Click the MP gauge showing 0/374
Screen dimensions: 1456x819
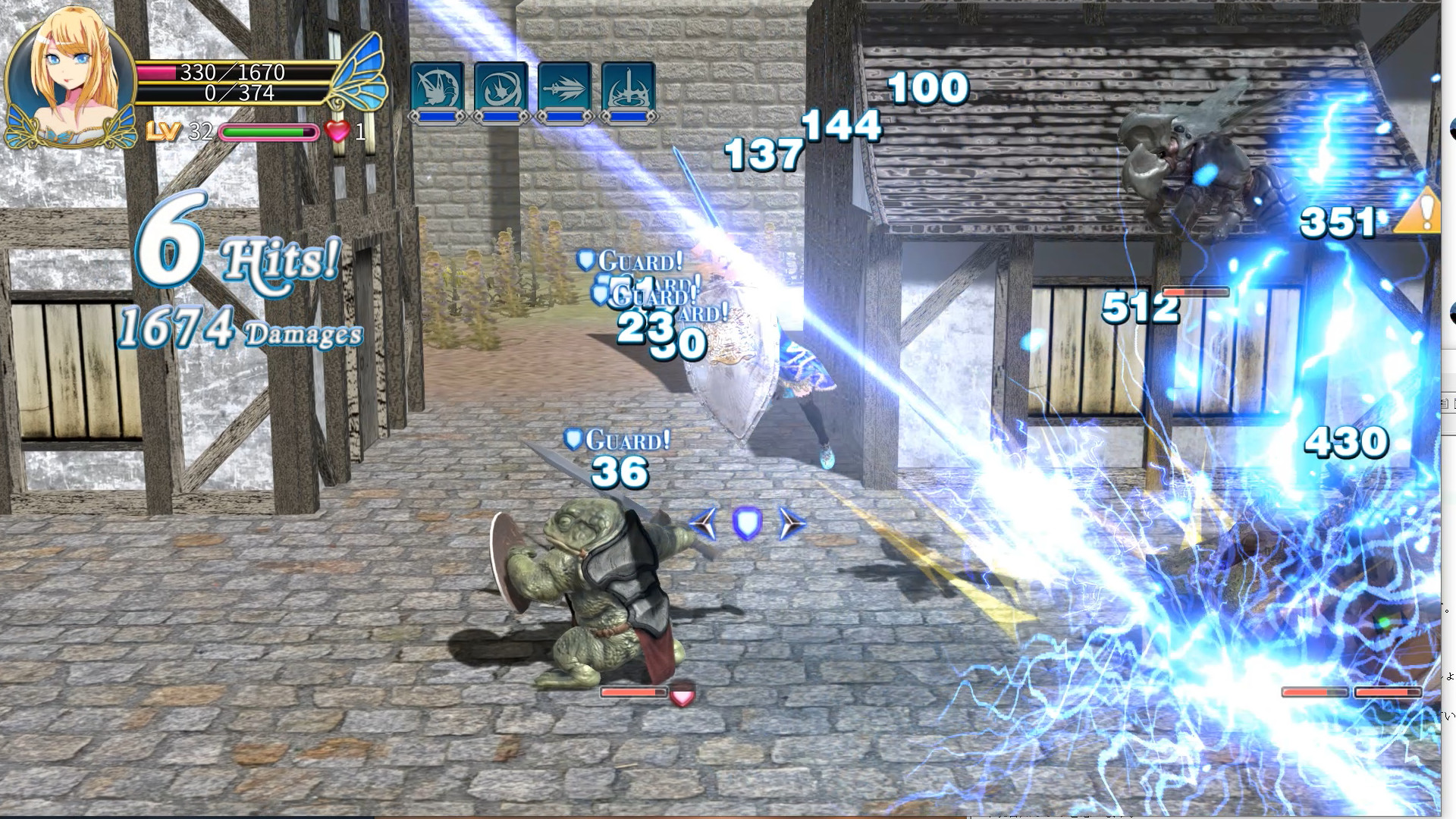click(227, 93)
